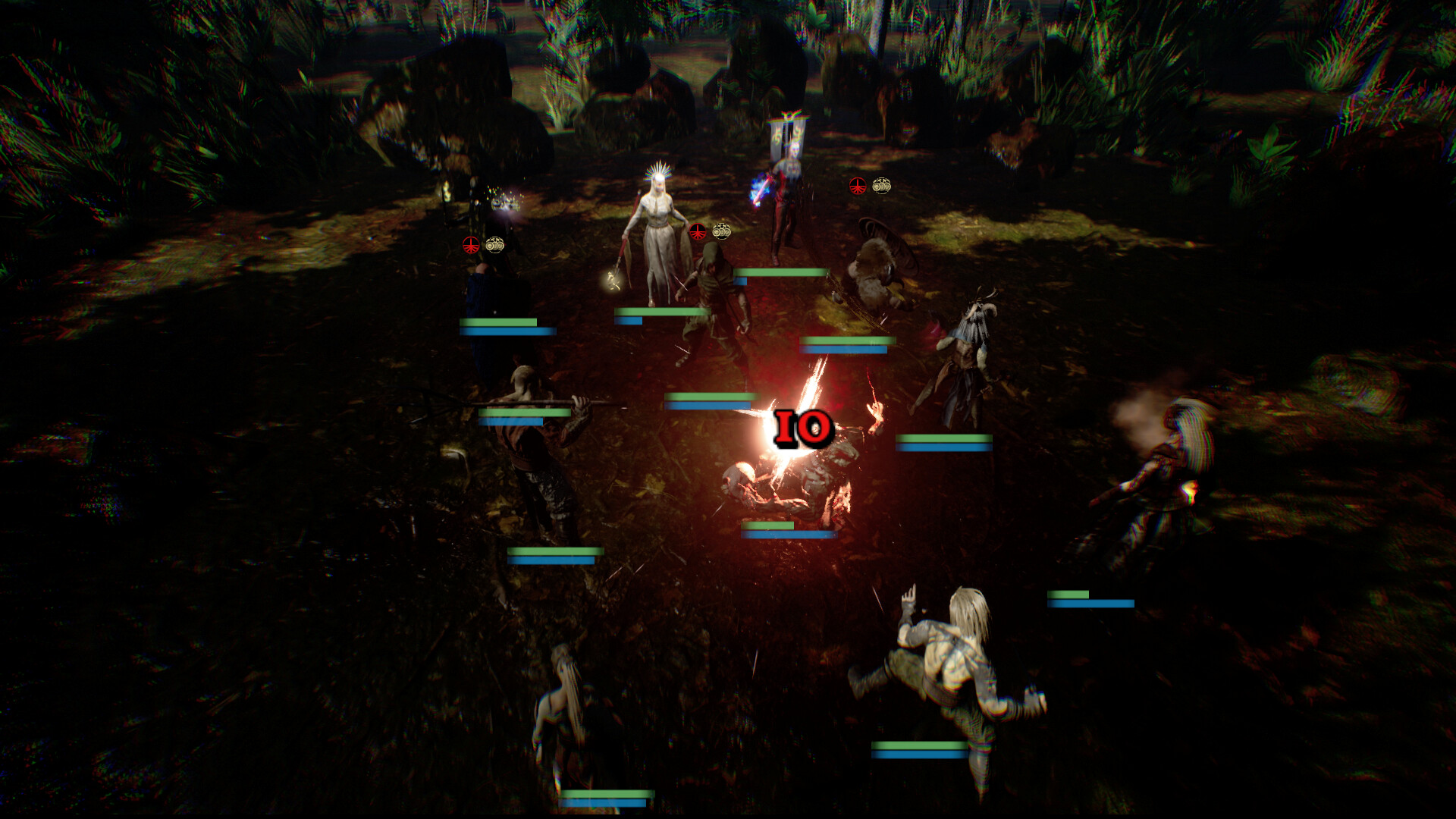
Task: Select the furry beast near the banner
Action: [876, 262]
